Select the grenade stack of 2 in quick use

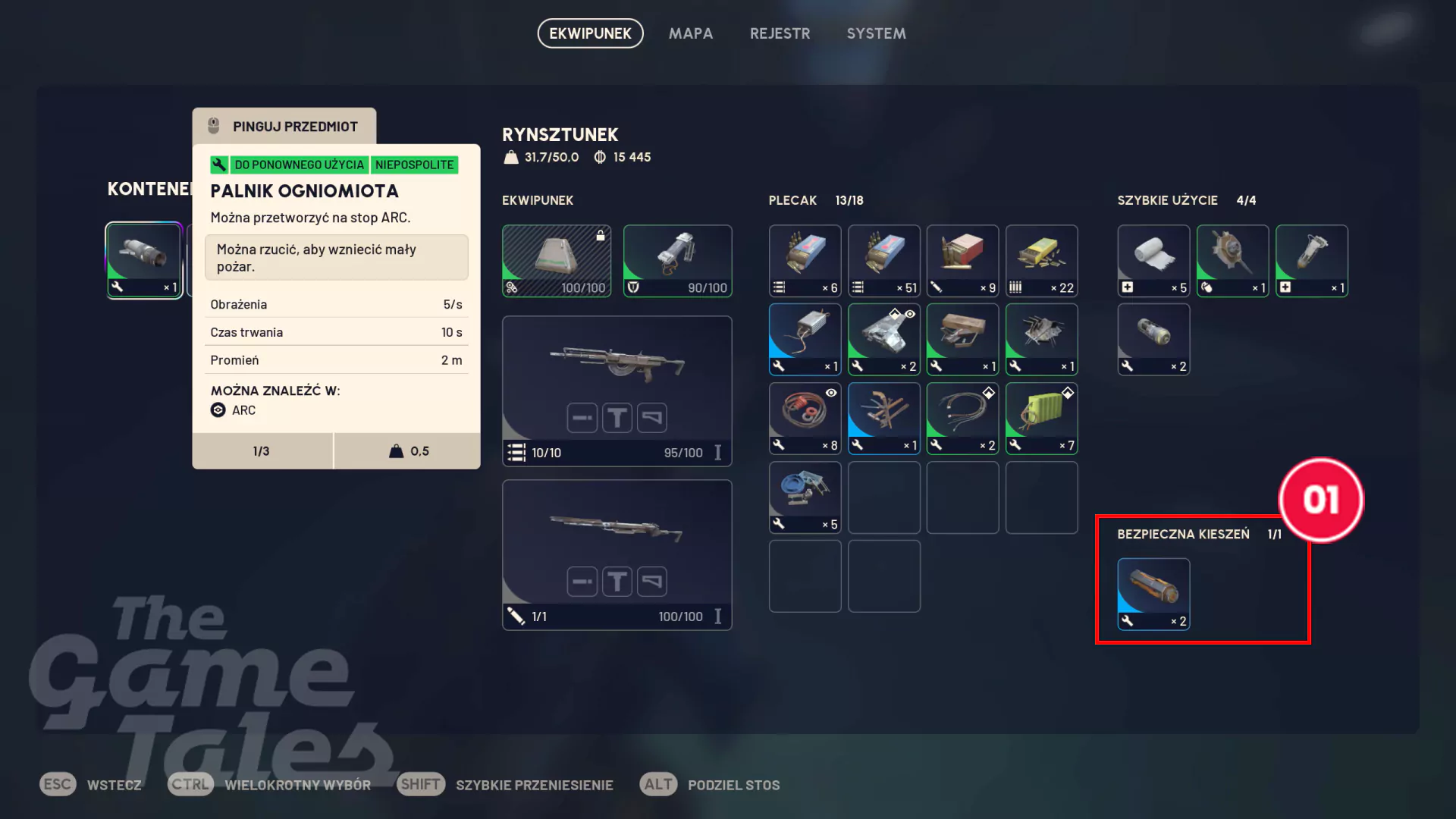(x=1153, y=339)
